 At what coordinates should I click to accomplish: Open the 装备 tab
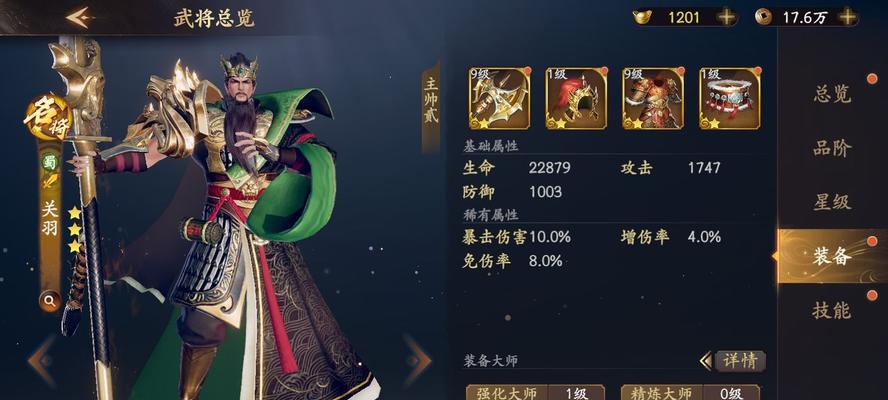tap(832, 256)
